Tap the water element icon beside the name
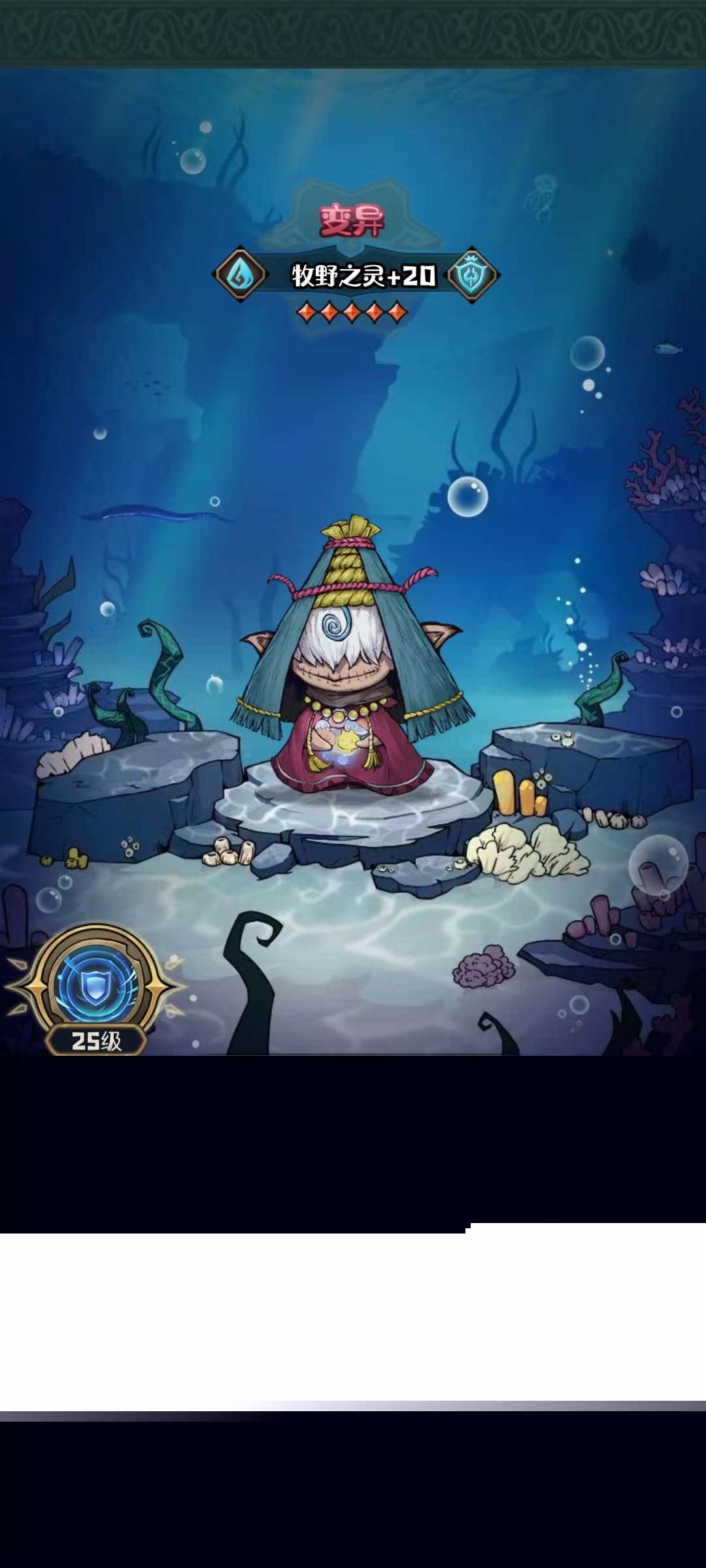Image resolution: width=706 pixels, height=1568 pixels. click(x=240, y=274)
